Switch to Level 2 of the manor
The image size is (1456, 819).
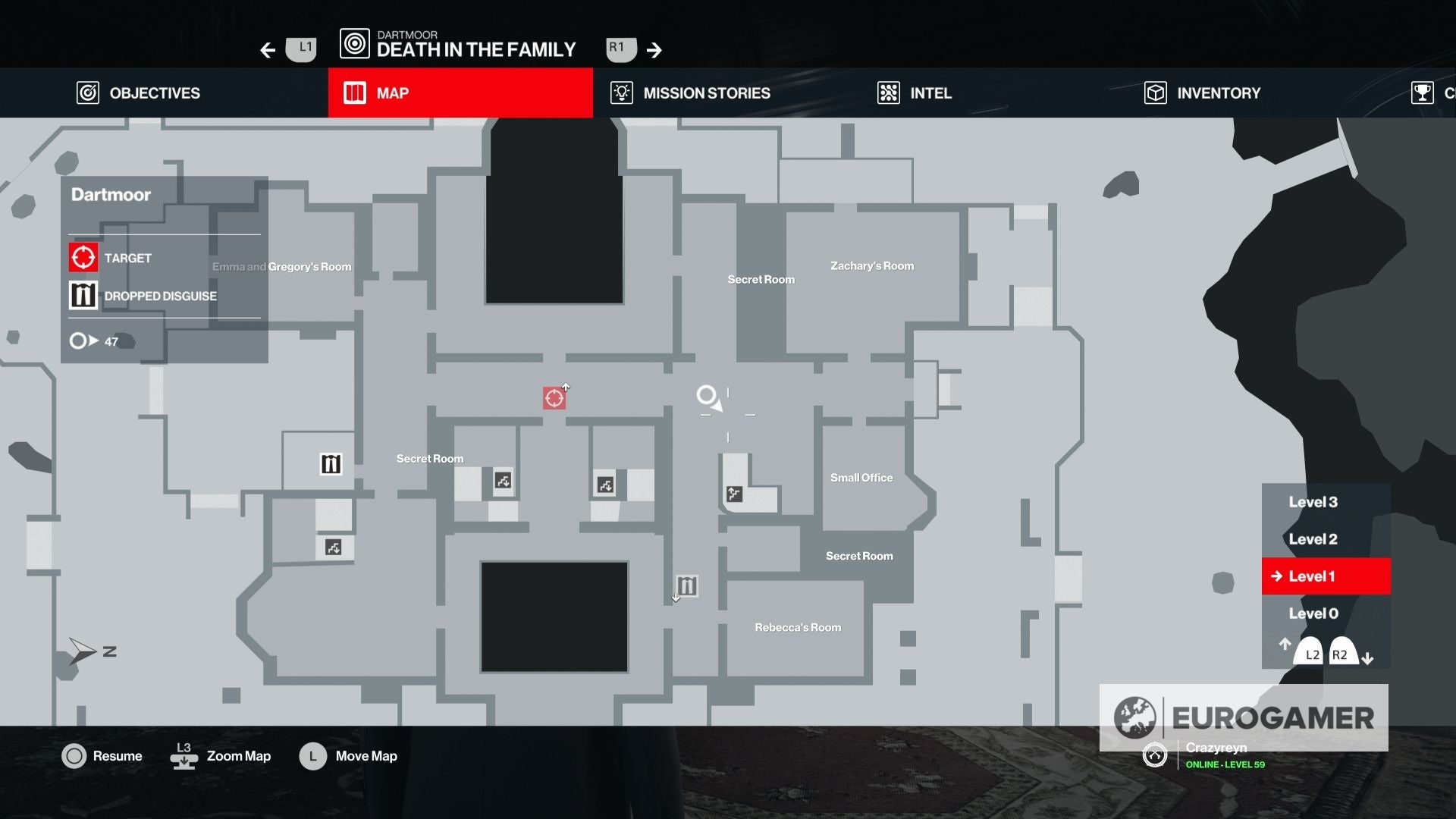(1312, 538)
